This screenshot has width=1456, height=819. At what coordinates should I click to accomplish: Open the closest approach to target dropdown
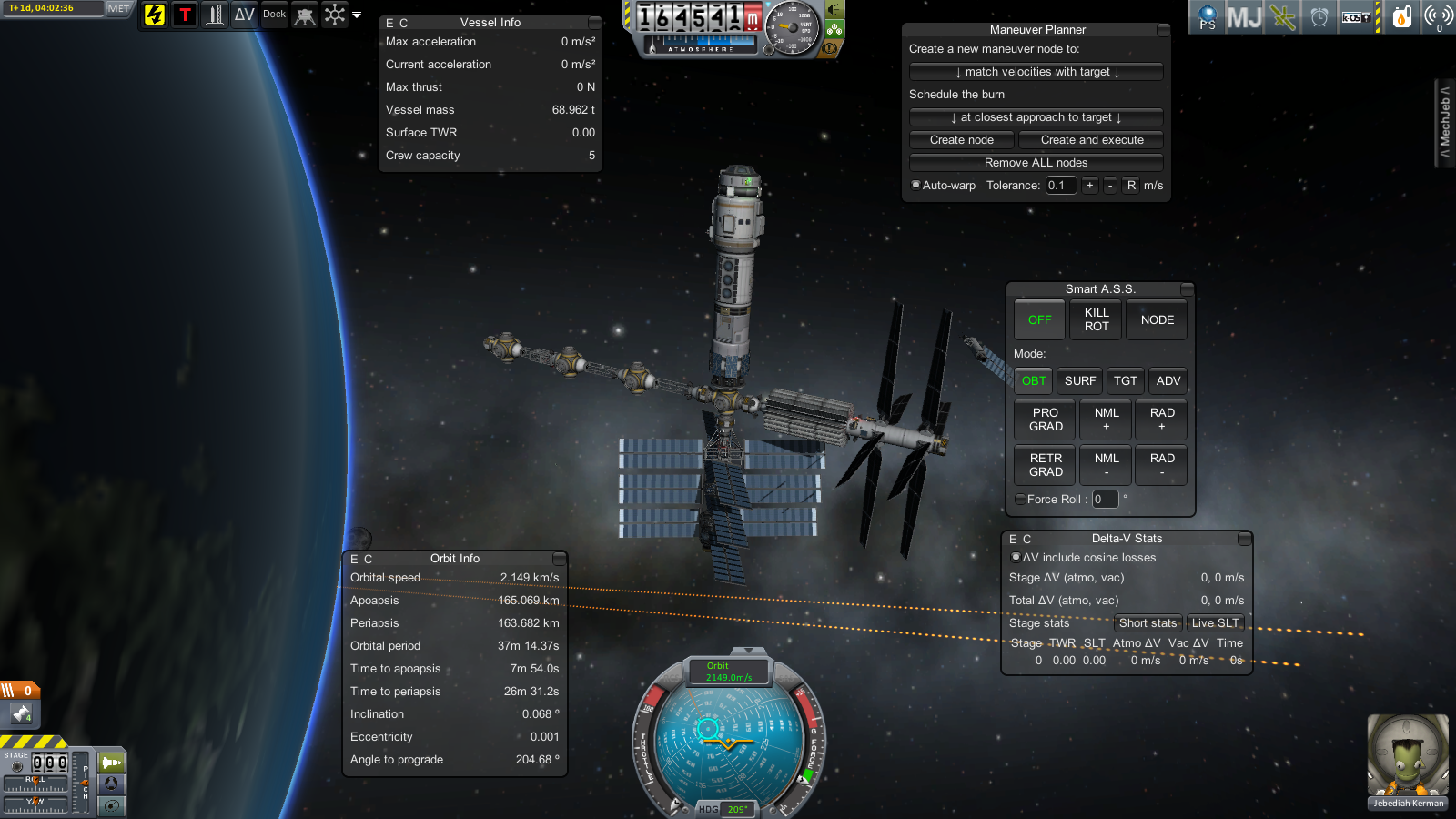coord(1036,117)
